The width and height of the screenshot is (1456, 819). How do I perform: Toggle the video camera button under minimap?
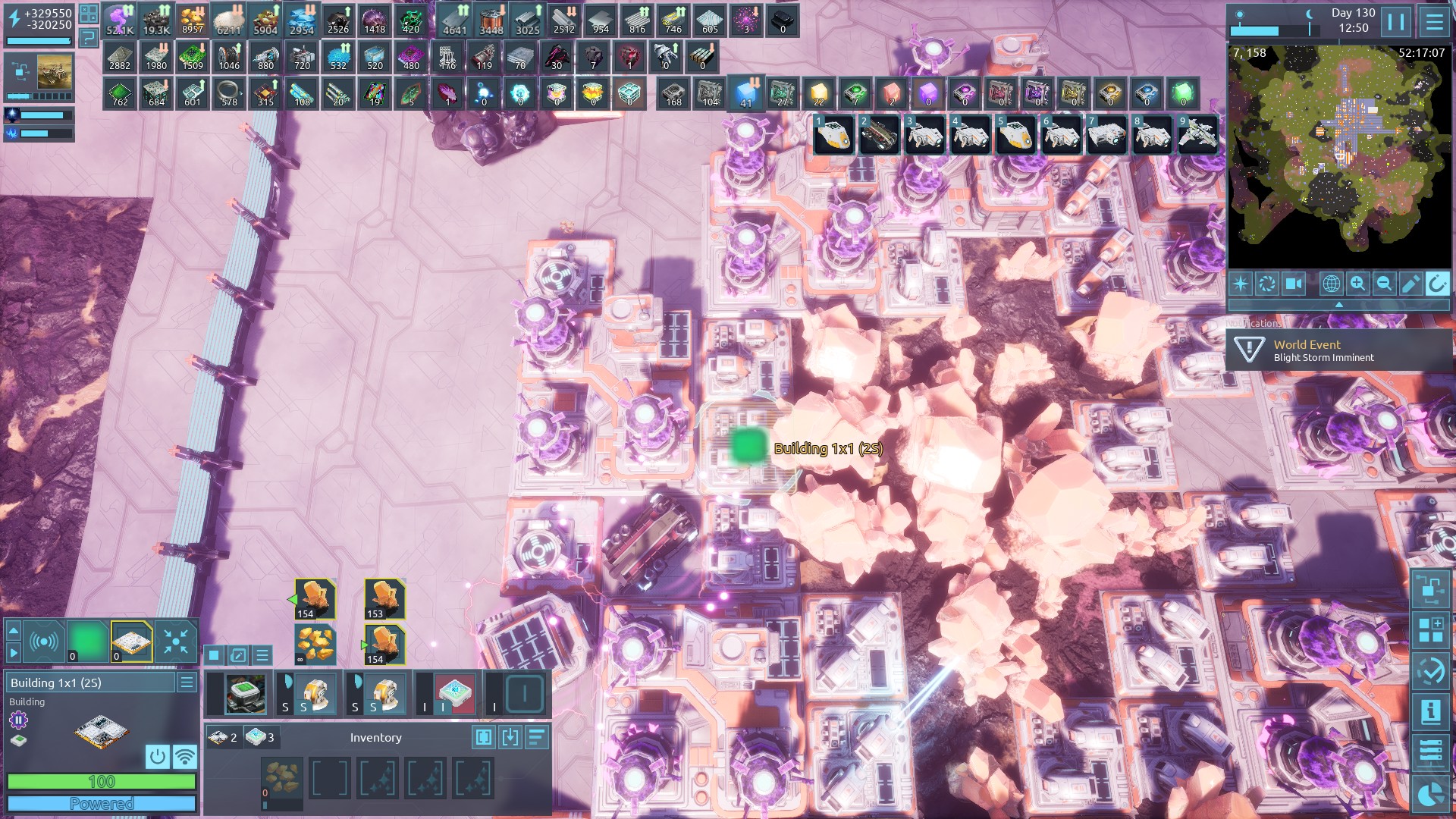(x=1293, y=284)
